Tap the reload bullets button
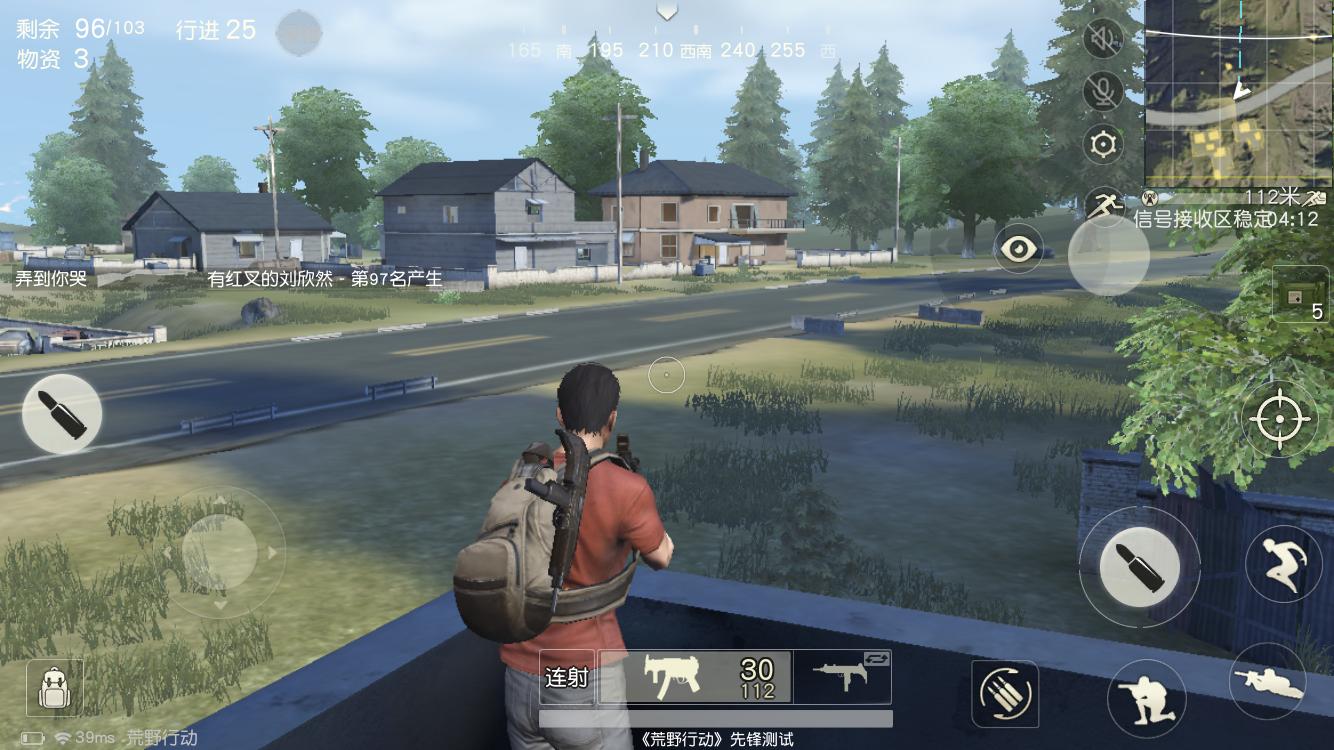 click(1004, 693)
